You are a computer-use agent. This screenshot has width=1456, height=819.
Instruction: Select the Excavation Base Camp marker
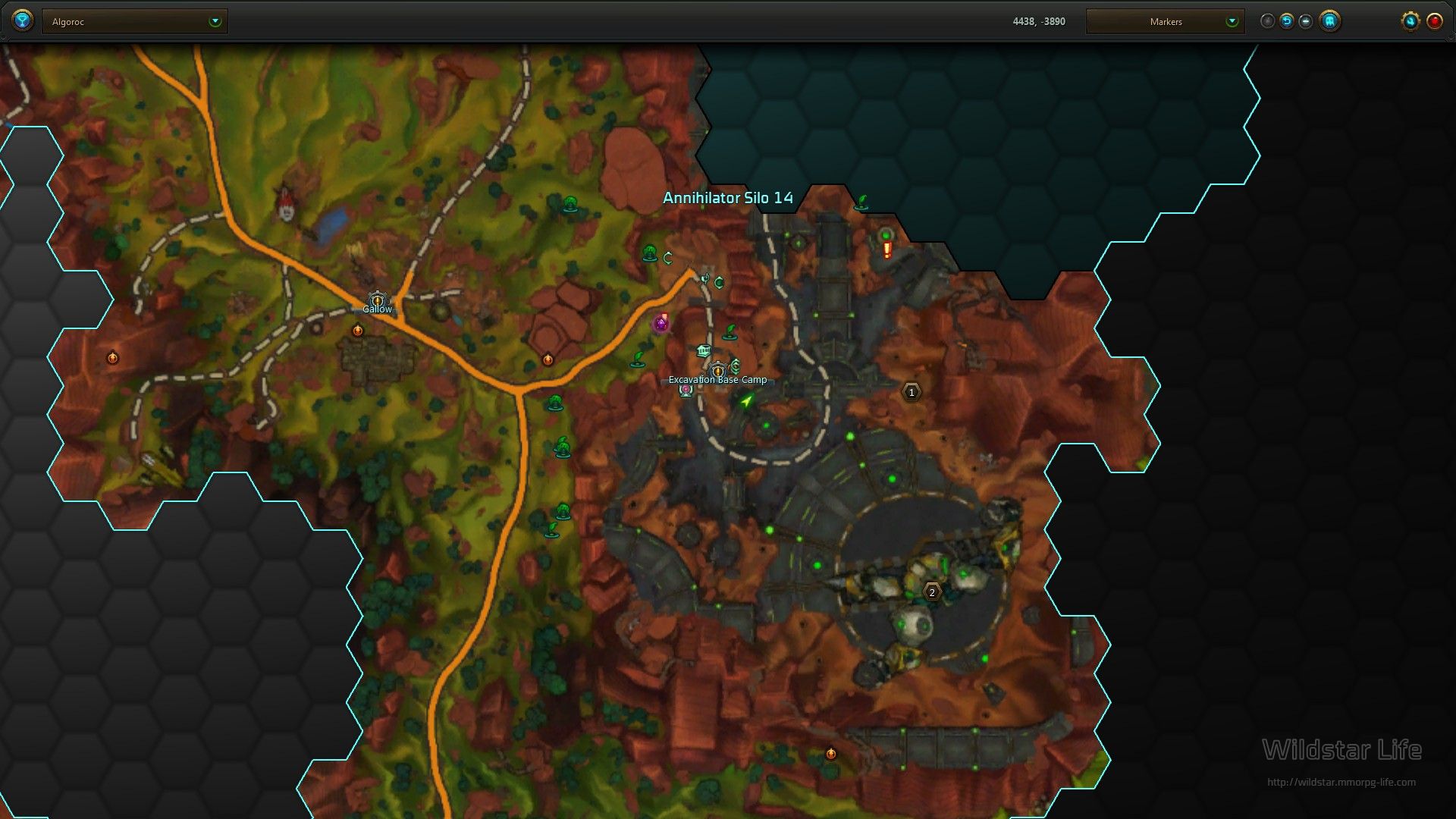click(x=717, y=371)
